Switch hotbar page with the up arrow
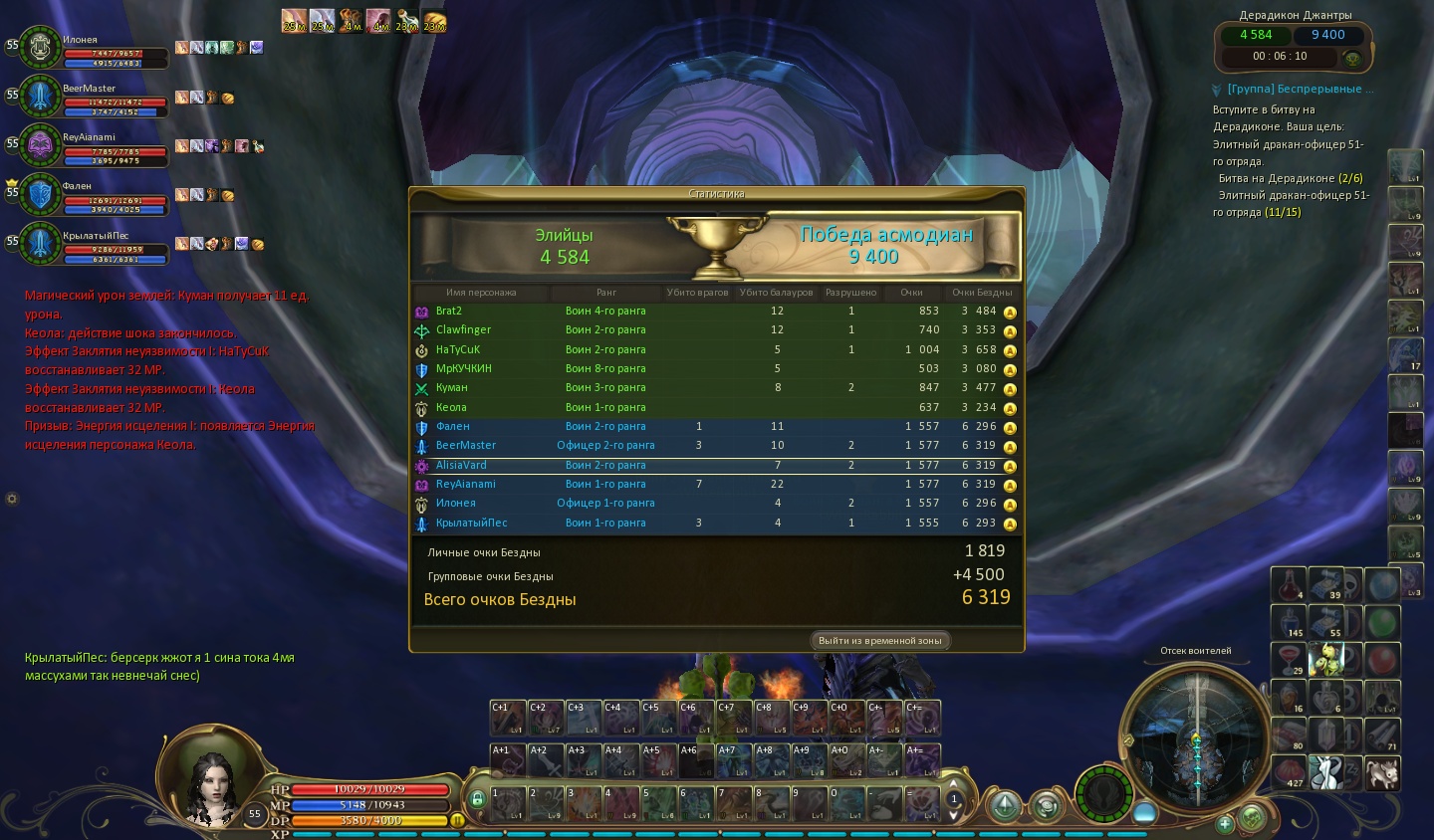The image size is (1434, 840). point(954,783)
